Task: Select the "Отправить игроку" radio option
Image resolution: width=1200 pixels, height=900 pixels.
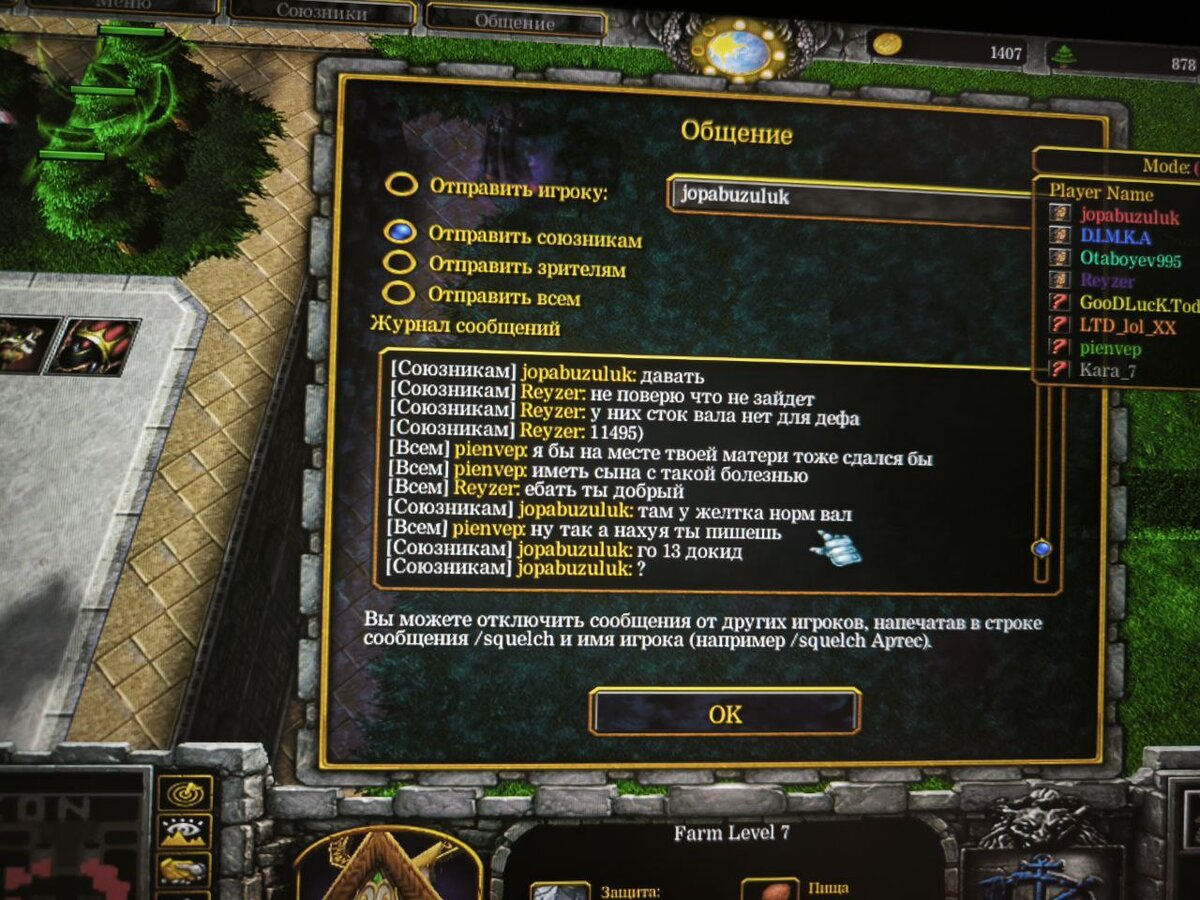Action: [402, 186]
